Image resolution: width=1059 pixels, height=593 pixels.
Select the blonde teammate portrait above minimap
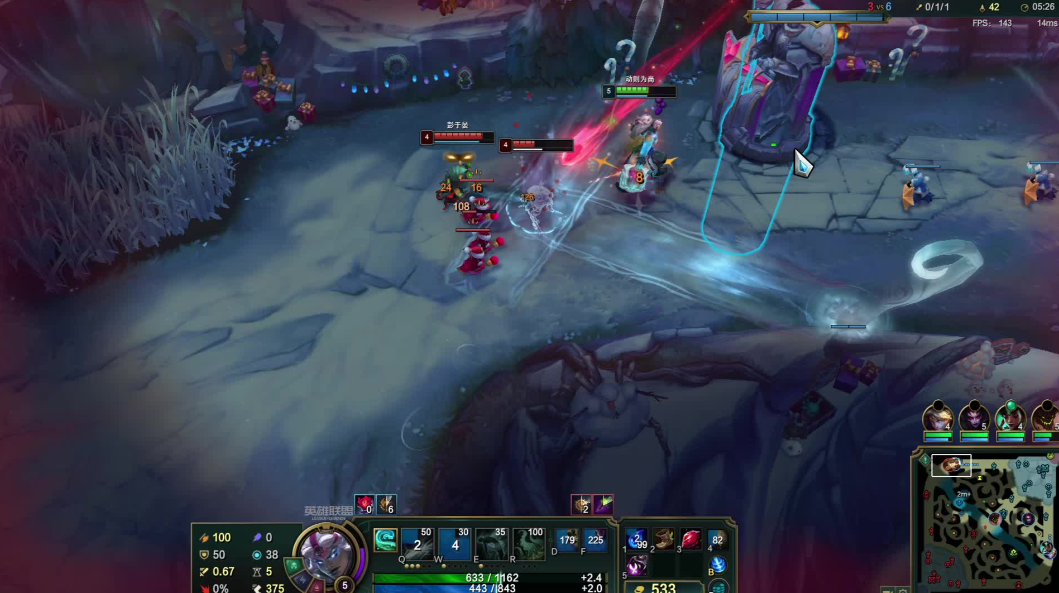pyautogui.click(x=938, y=416)
